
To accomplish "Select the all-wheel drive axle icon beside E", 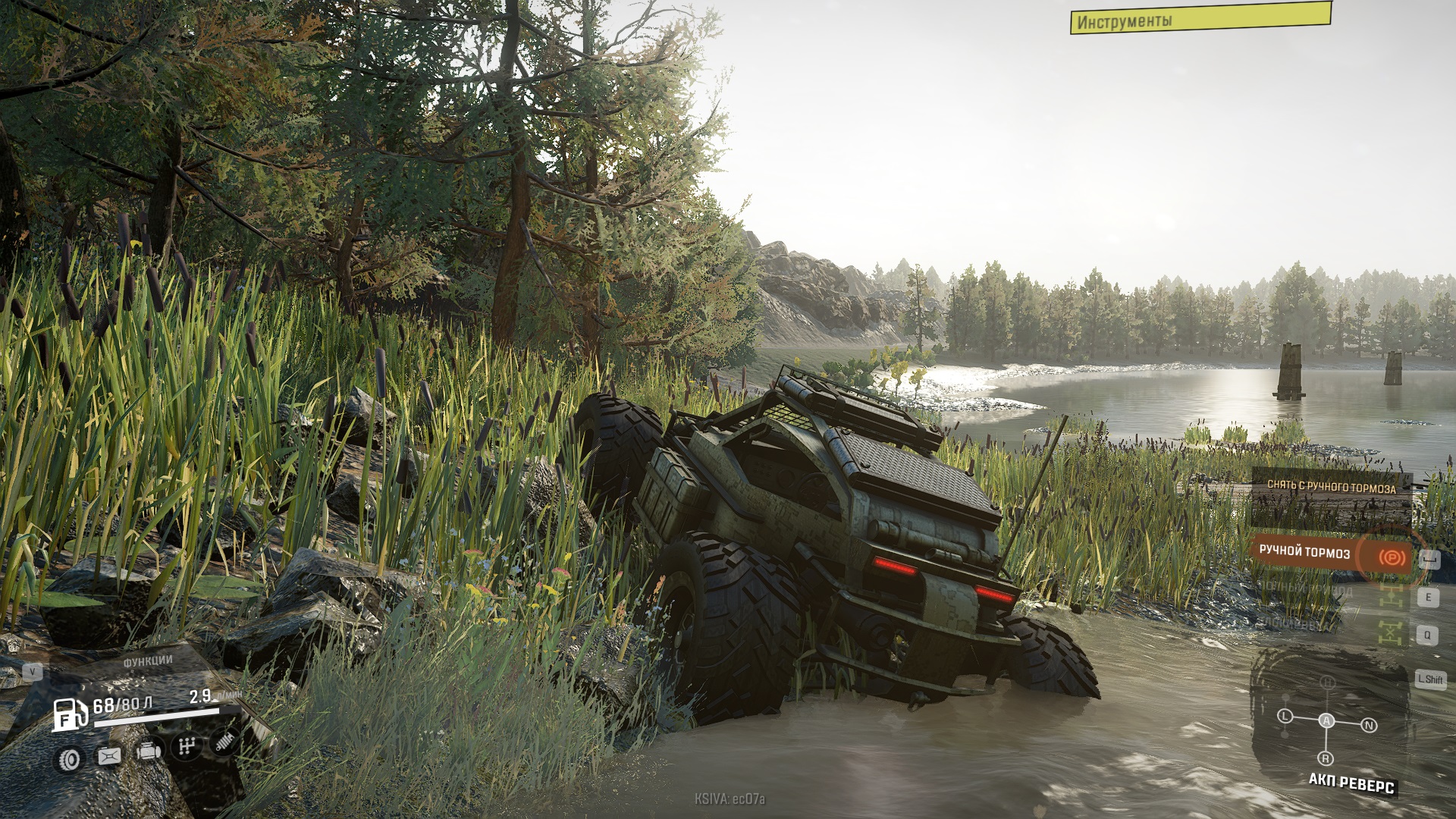I will pyautogui.click(x=1390, y=596).
